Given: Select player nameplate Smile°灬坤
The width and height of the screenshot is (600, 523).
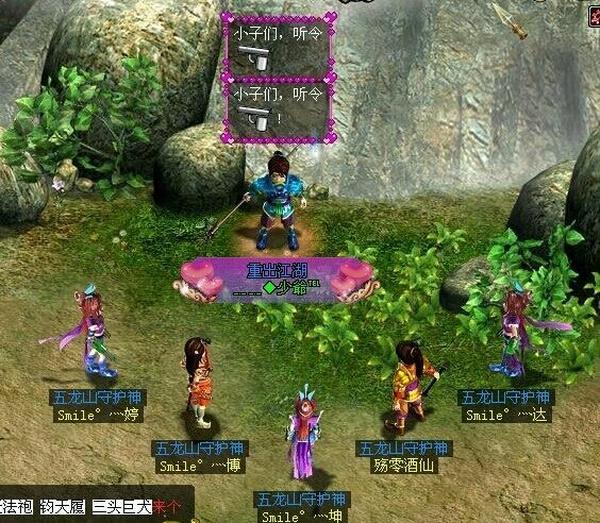Looking at the screenshot, I should (301, 516).
